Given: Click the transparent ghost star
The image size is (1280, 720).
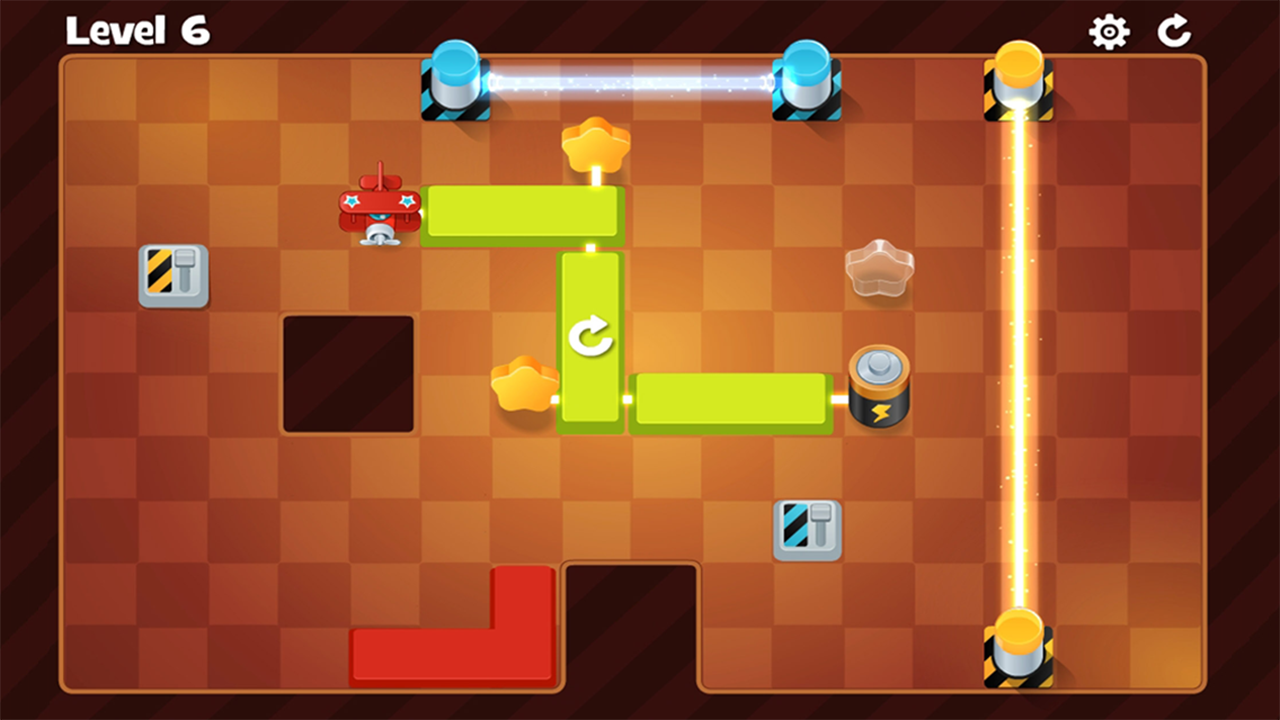Looking at the screenshot, I should (880, 268).
